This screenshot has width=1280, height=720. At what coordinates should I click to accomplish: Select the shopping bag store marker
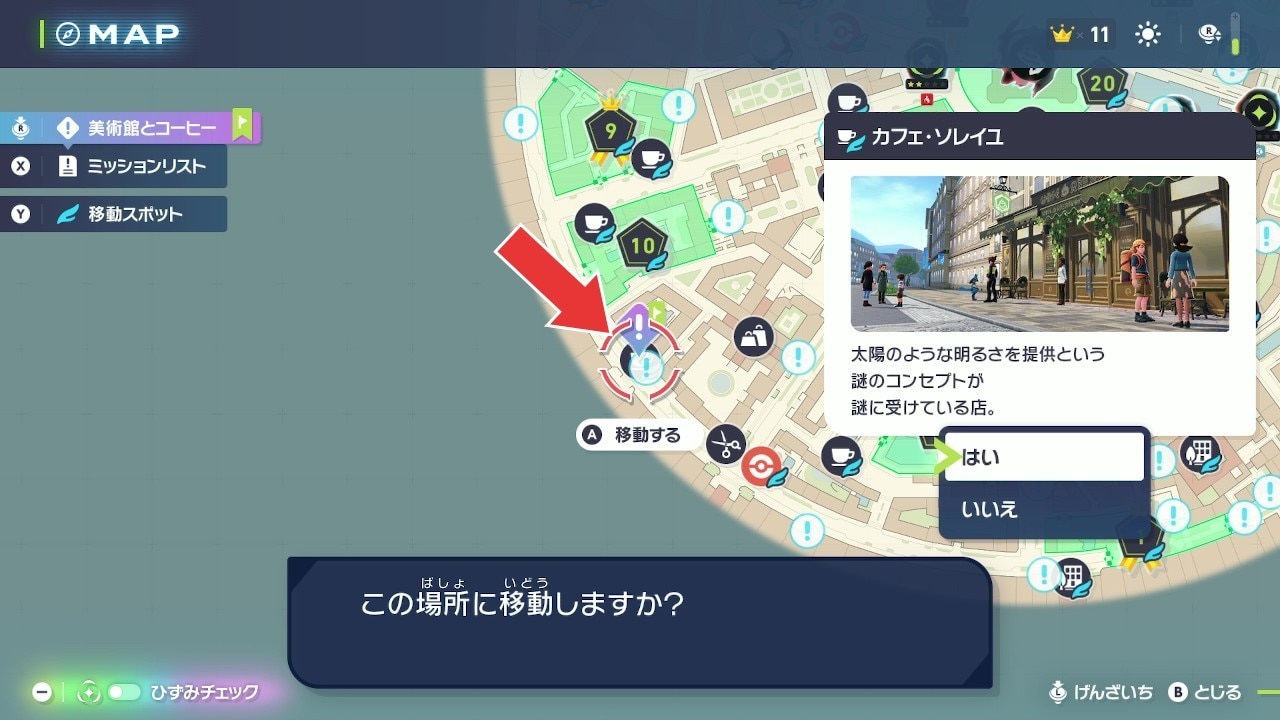coord(753,337)
